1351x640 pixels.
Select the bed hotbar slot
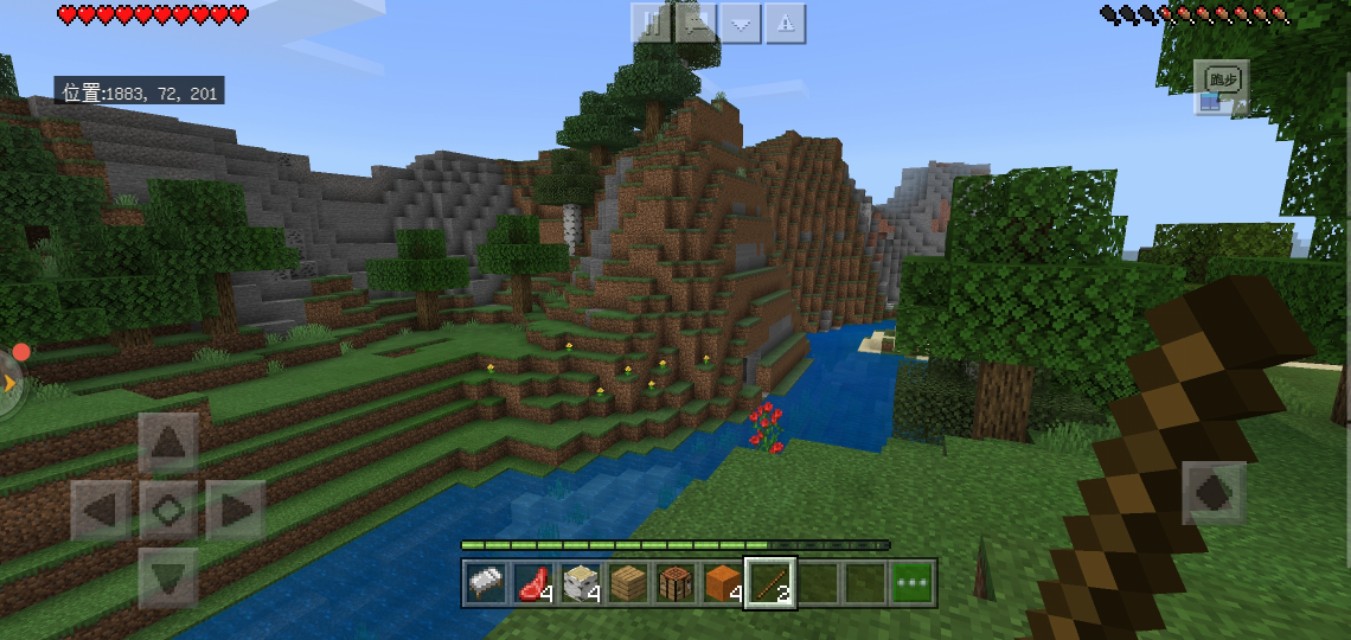click(x=484, y=583)
